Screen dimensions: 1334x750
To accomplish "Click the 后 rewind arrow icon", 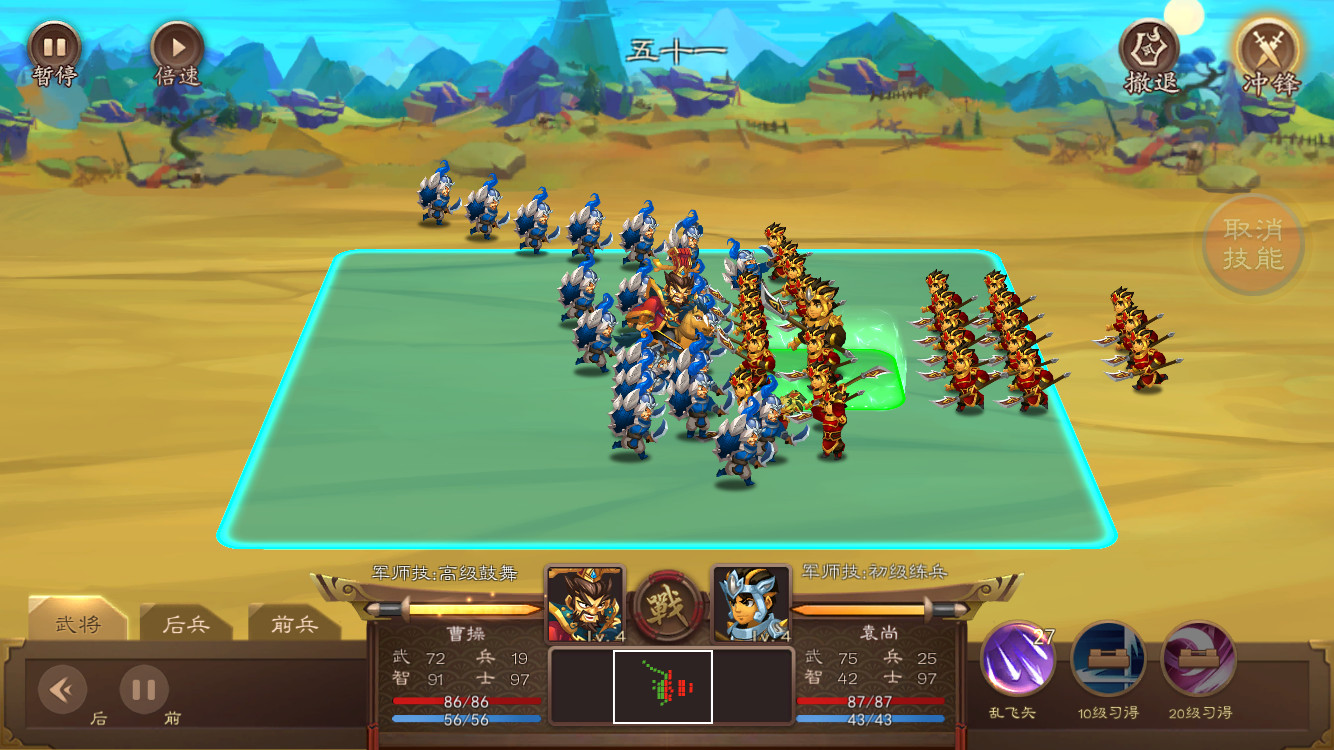I will pyautogui.click(x=63, y=688).
